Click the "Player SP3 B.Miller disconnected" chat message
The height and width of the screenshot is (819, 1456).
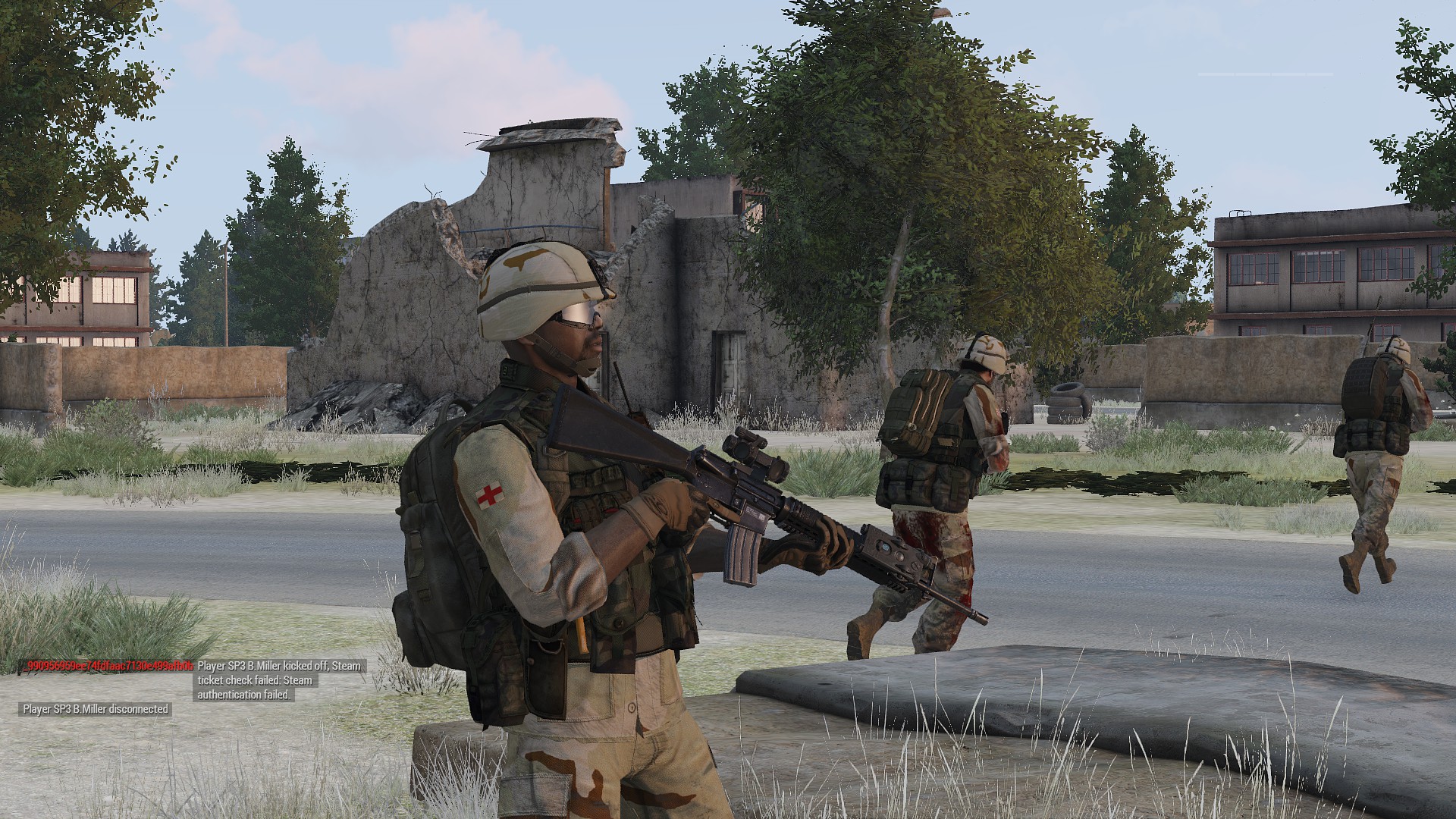(96, 709)
